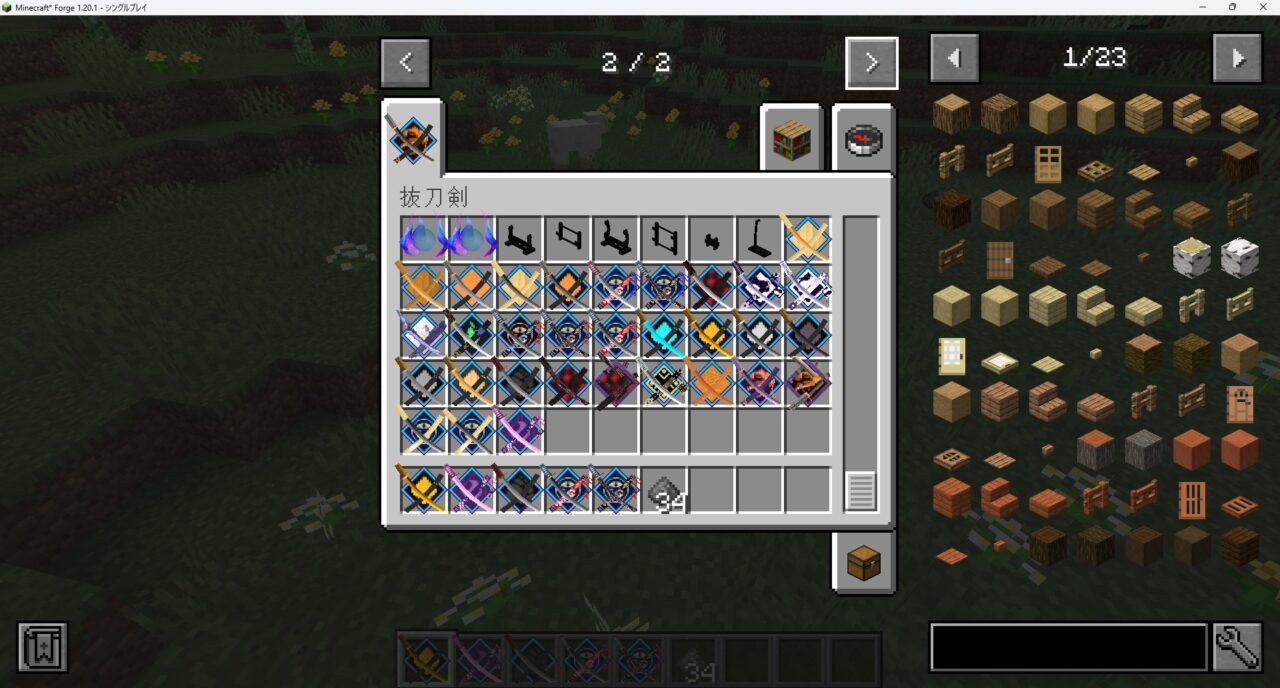Select the tall single-pole blade stand
Image resolution: width=1280 pixels, height=688 pixels.
(x=759, y=239)
